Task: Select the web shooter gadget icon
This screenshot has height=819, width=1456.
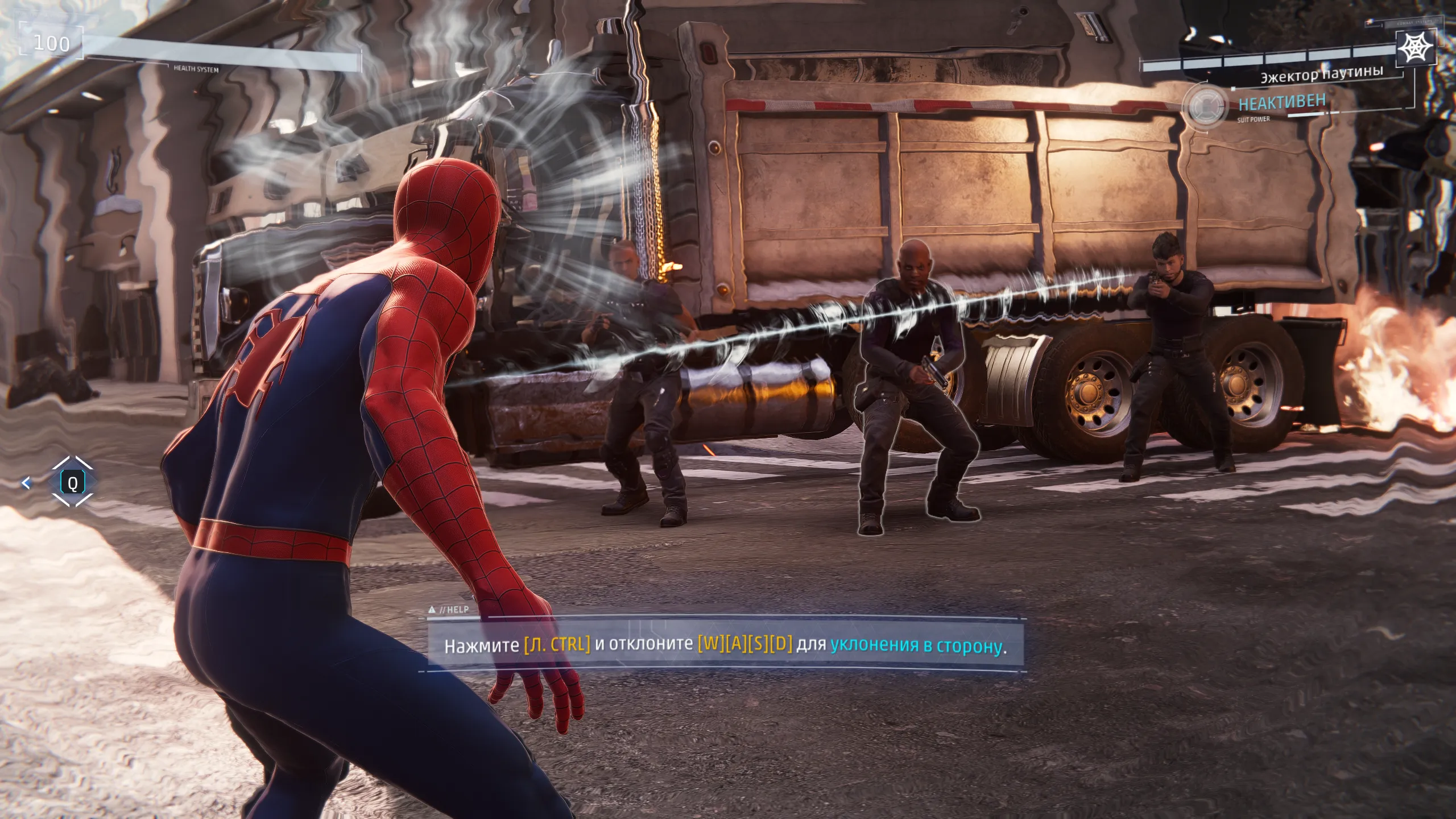Action: (1414, 47)
